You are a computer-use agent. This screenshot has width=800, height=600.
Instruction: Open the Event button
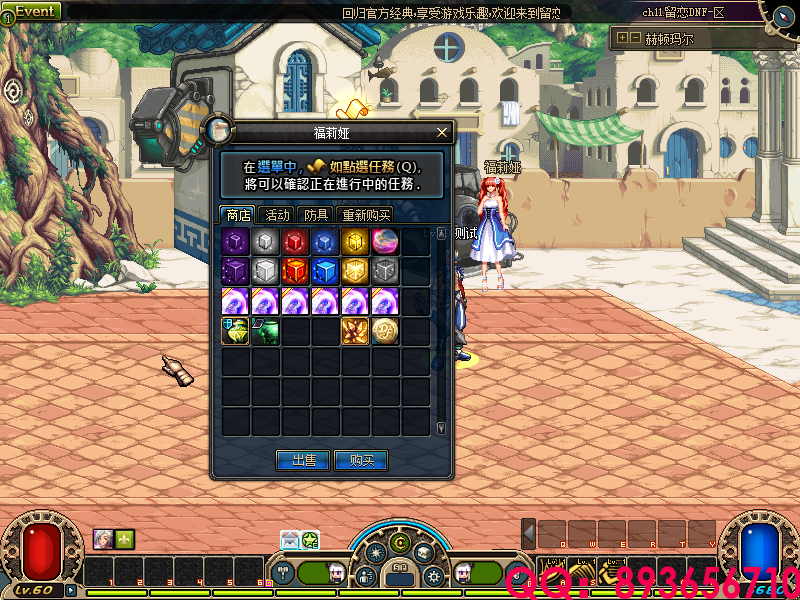pos(33,11)
